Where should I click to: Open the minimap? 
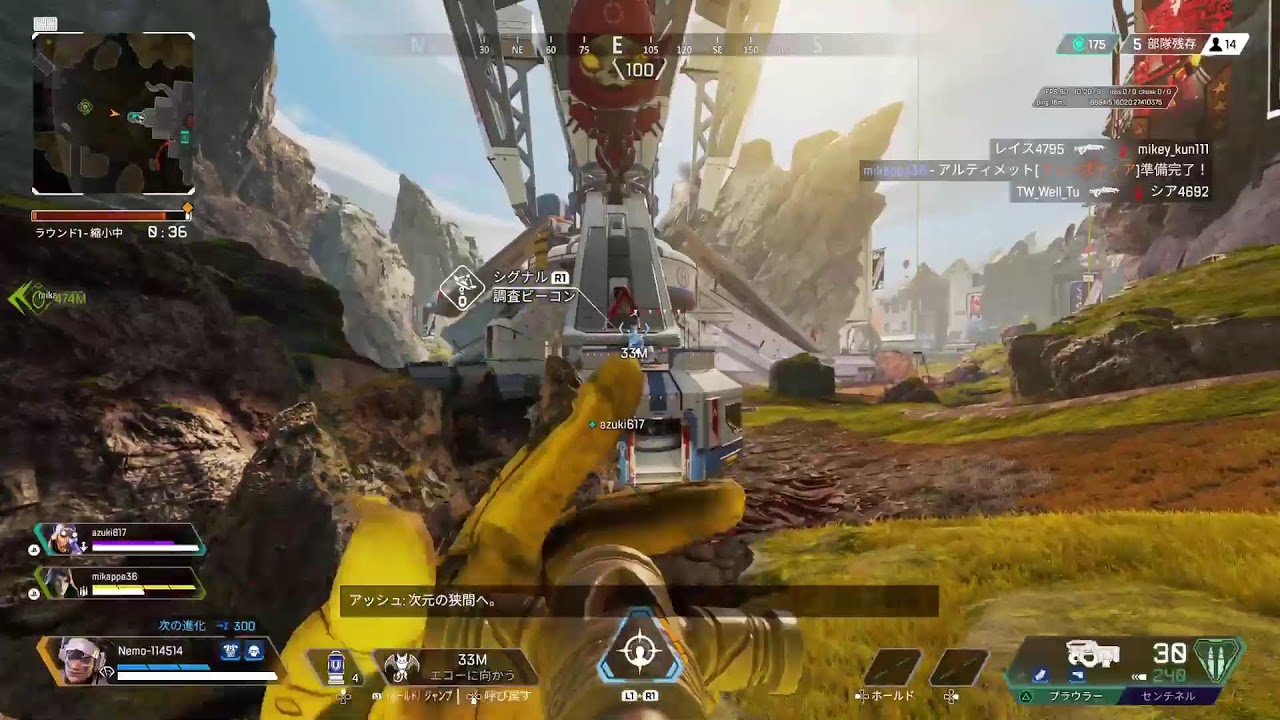[x=113, y=113]
